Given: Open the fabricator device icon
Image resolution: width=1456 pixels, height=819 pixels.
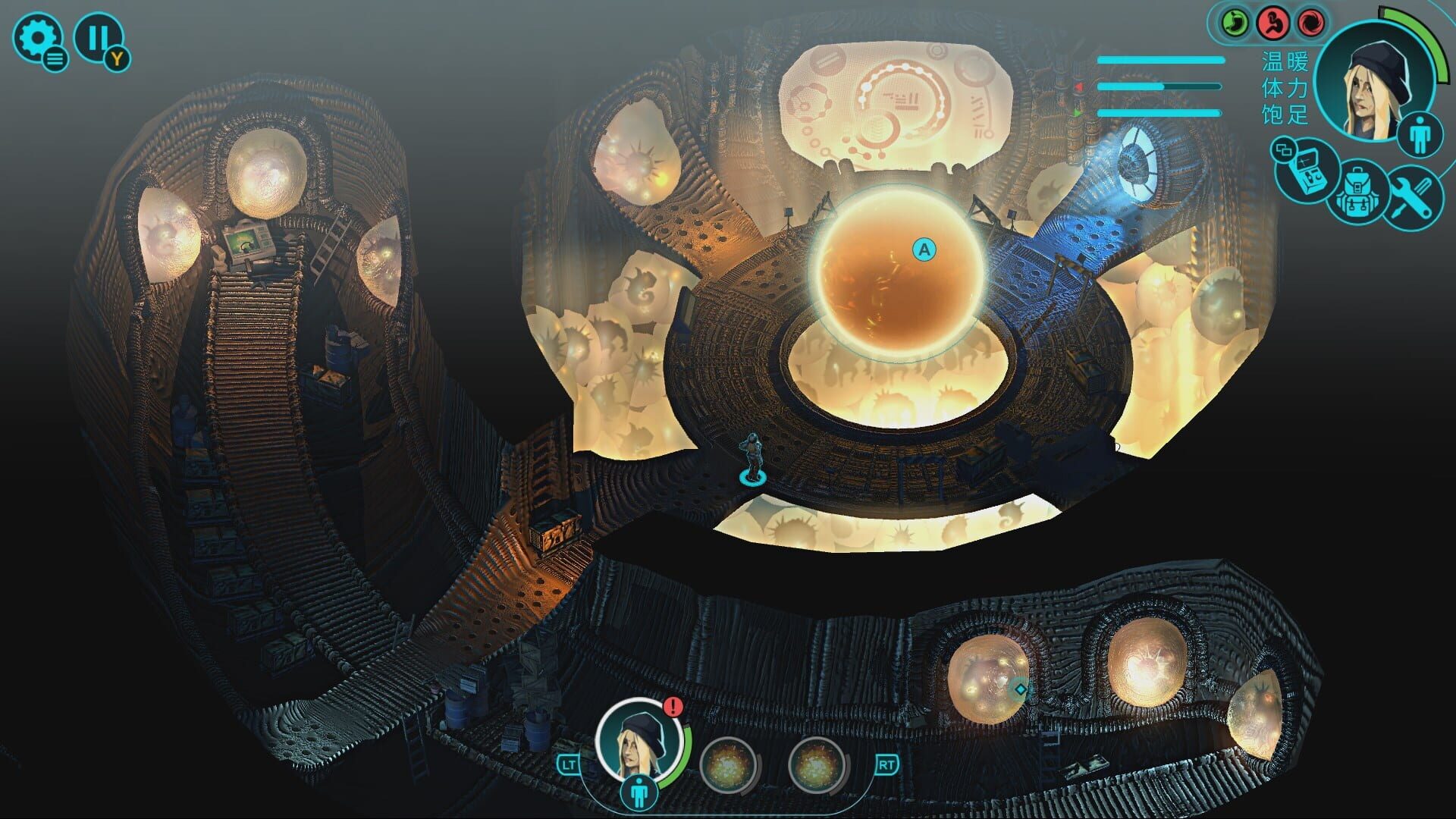Looking at the screenshot, I should point(1307,168).
